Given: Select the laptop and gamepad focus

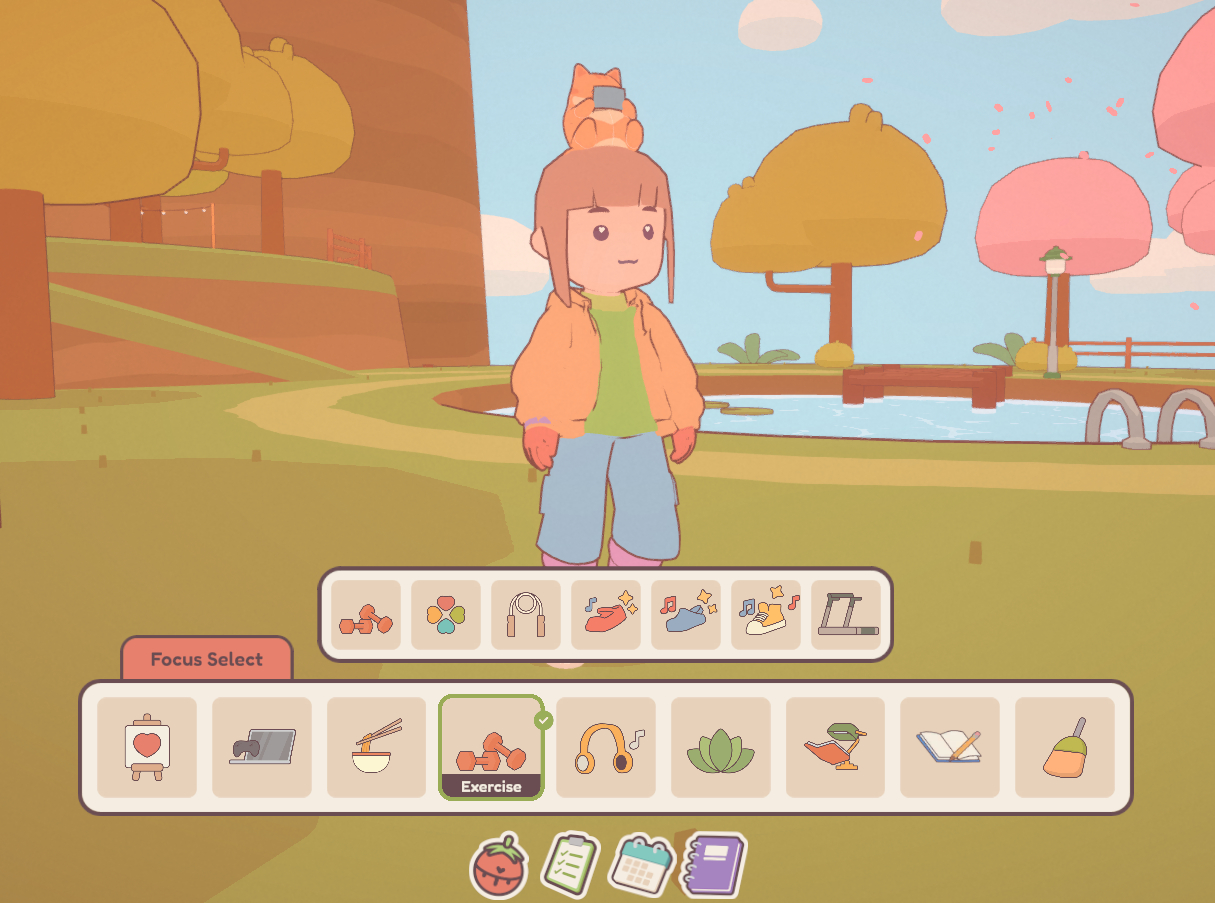Looking at the screenshot, I should (262, 747).
